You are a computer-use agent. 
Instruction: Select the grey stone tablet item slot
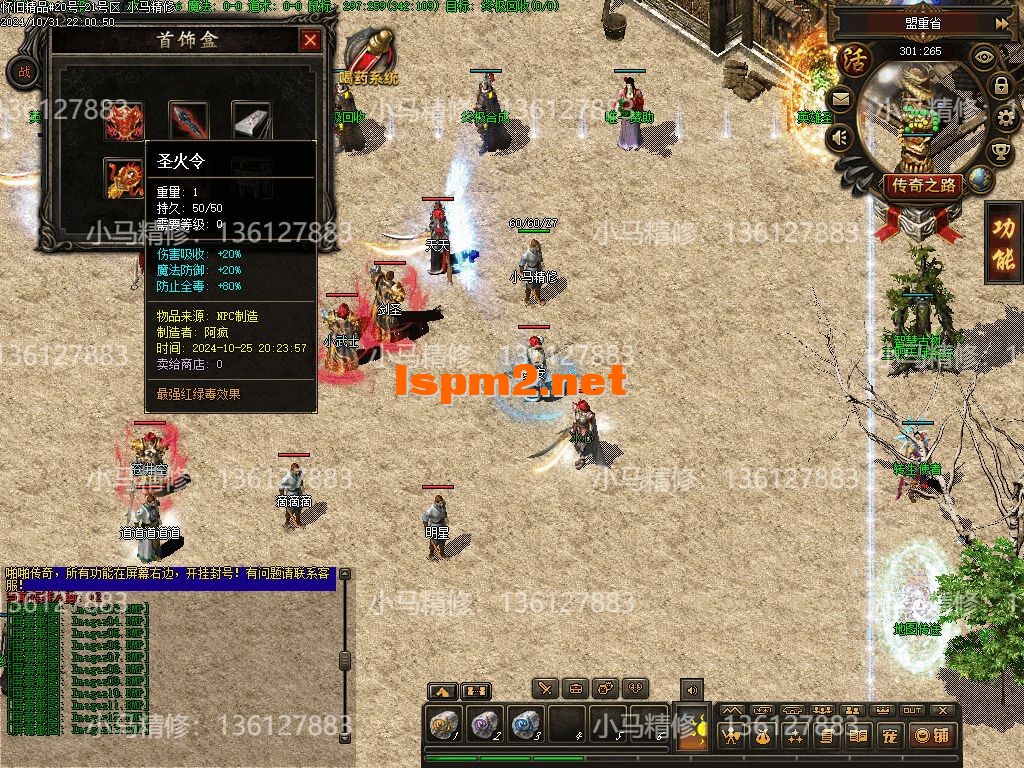tap(252, 121)
